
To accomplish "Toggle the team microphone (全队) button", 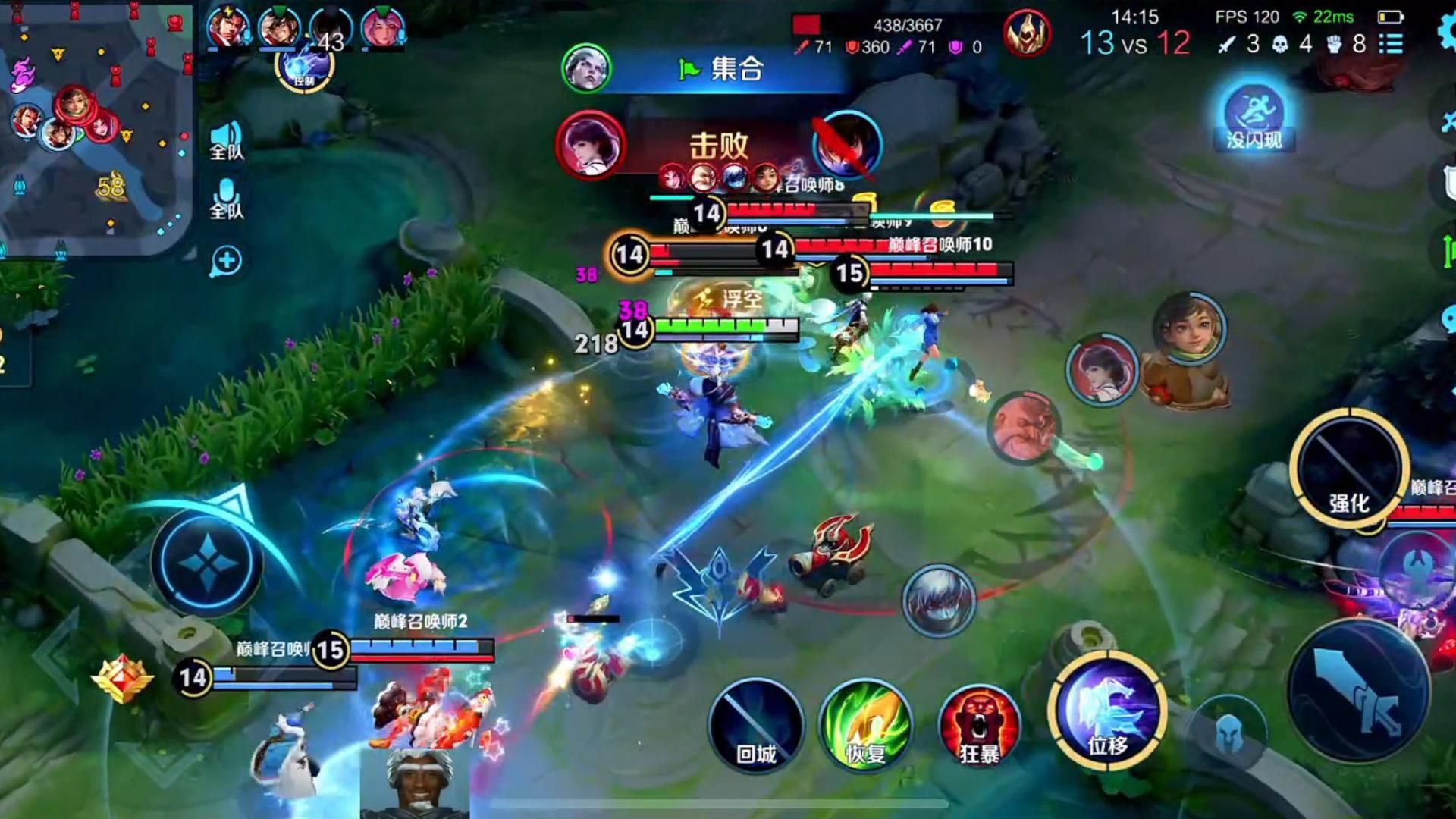I will click(226, 199).
